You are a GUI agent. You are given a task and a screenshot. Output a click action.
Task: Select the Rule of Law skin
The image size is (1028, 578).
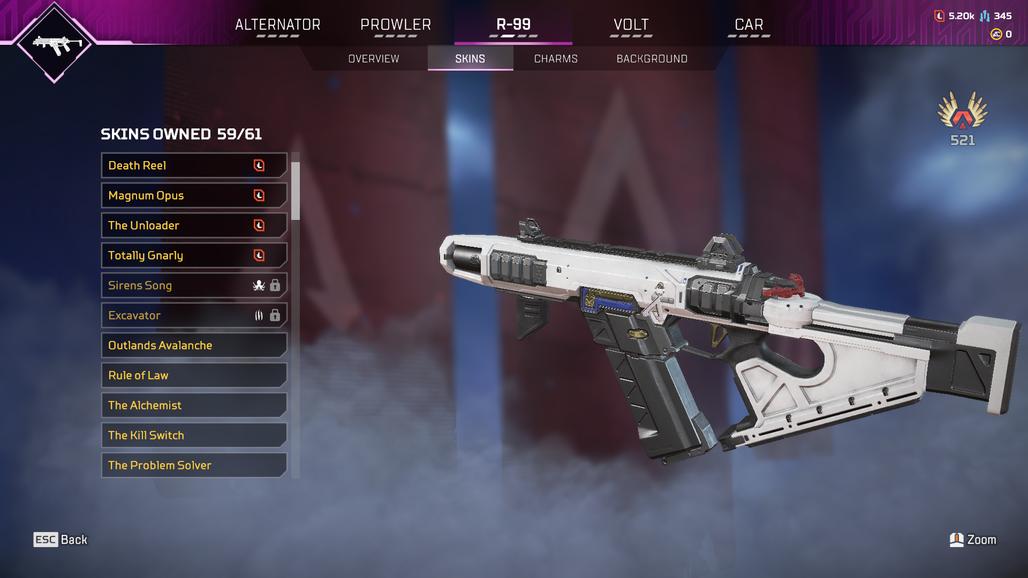194,375
